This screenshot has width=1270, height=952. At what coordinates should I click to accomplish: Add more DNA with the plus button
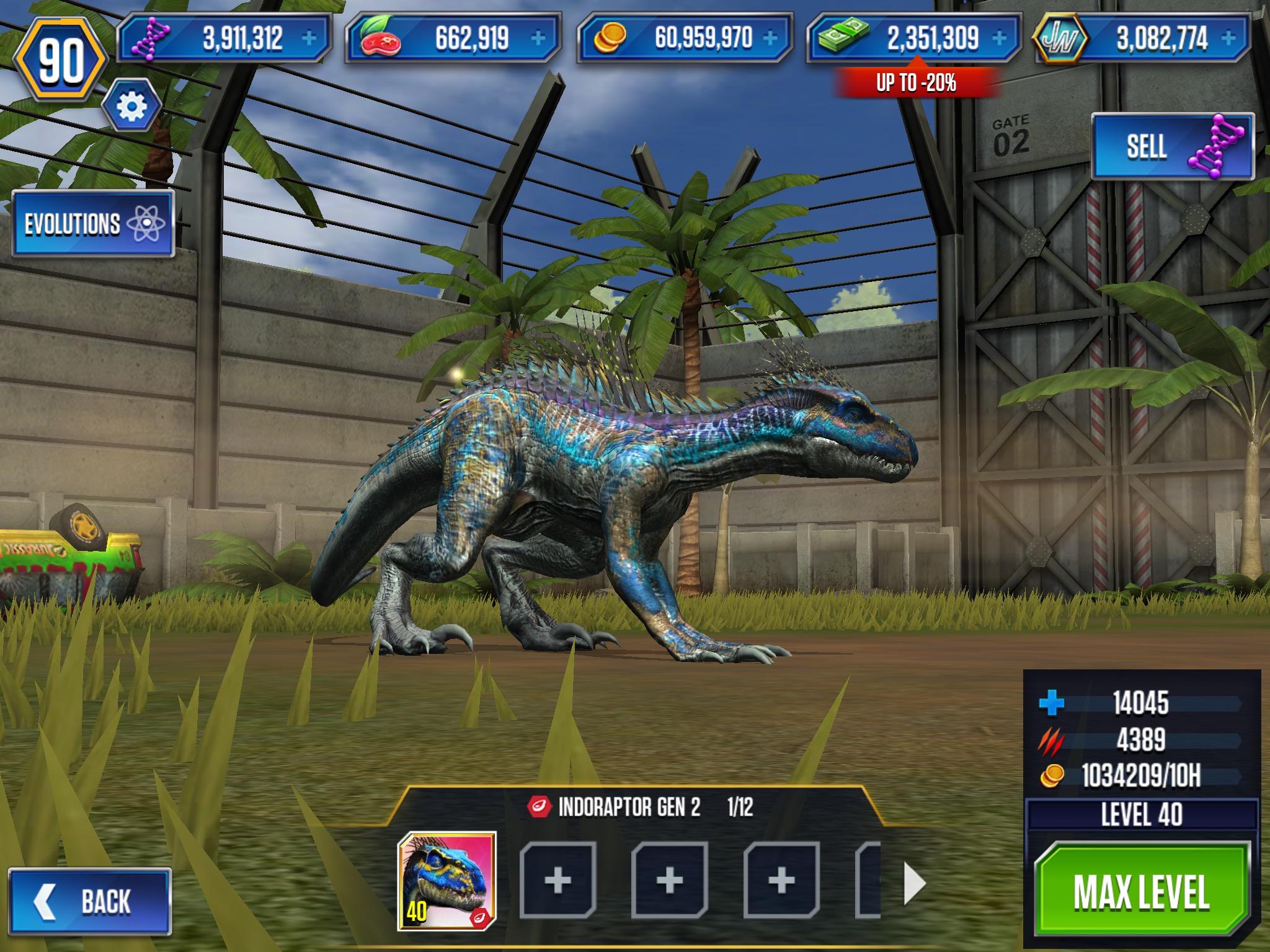(x=308, y=38)
